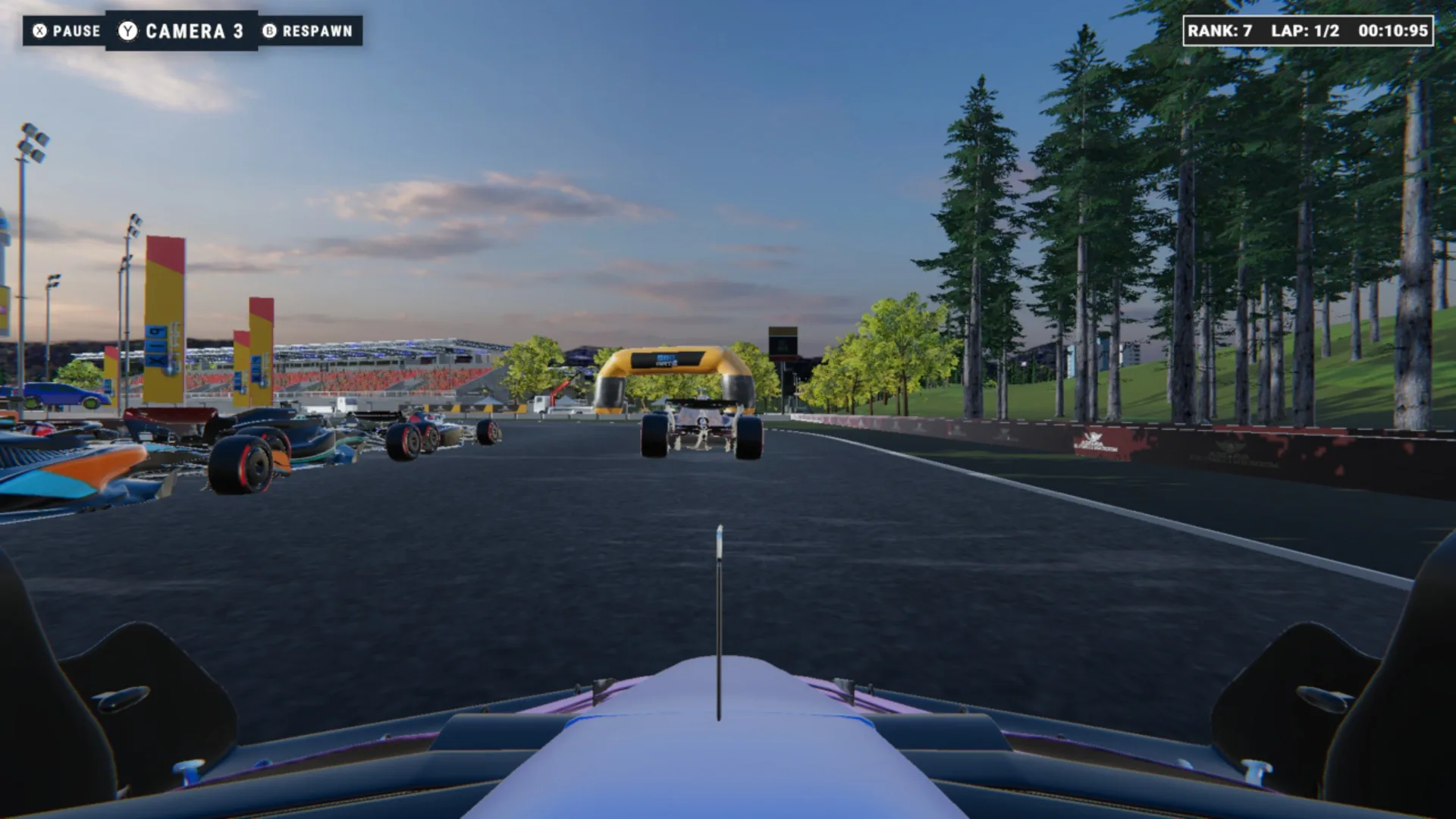
Task: Click the RESPAWN button label
Action: [x=316, y=31]
